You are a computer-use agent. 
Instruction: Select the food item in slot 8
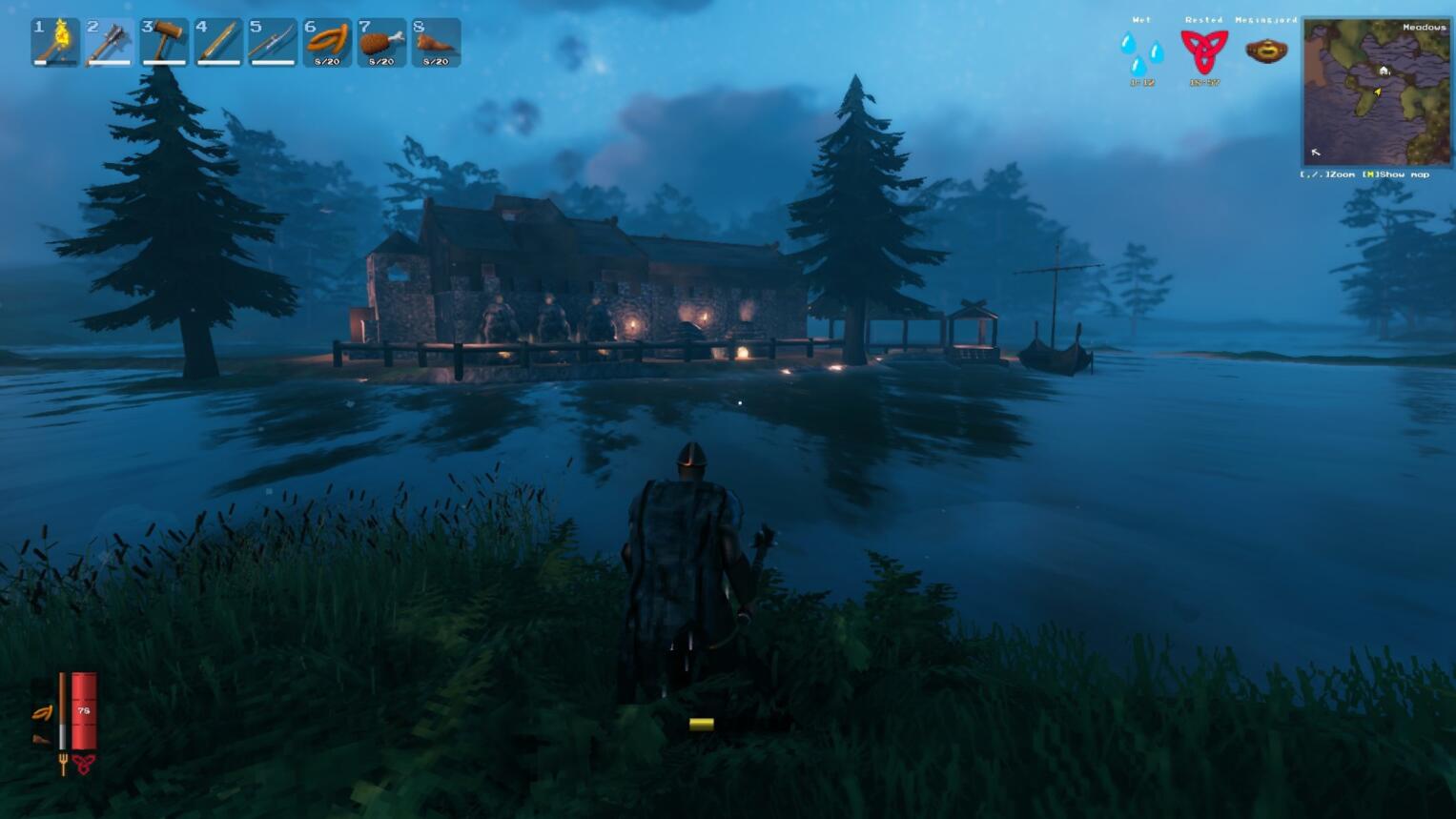pyautogui.click(x=436, y=42)
